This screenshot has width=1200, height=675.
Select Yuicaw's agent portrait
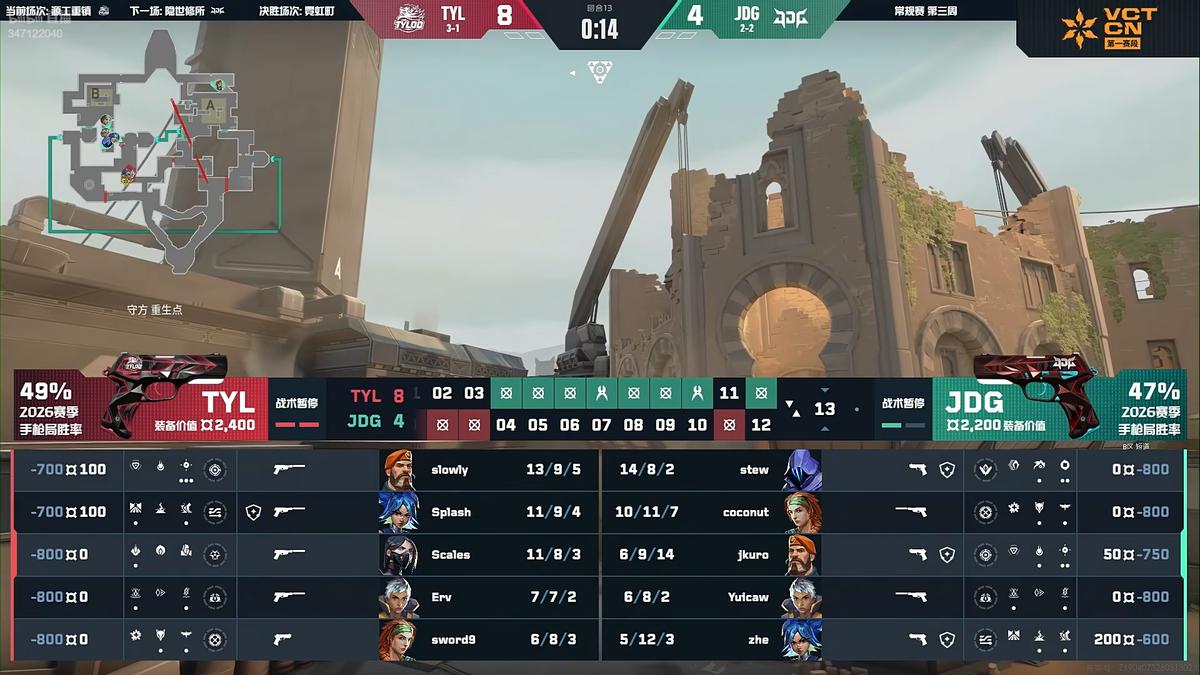click(x=801, y=597)
